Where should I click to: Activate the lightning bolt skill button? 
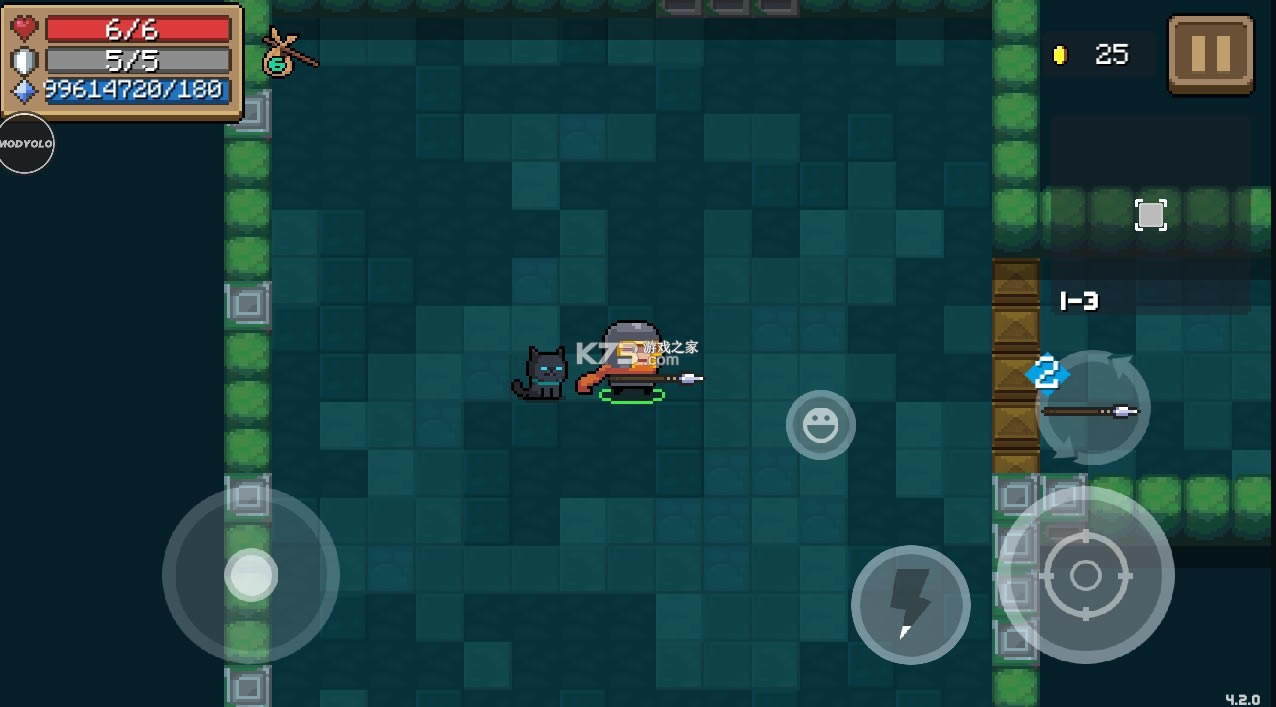tap(910, 604)
